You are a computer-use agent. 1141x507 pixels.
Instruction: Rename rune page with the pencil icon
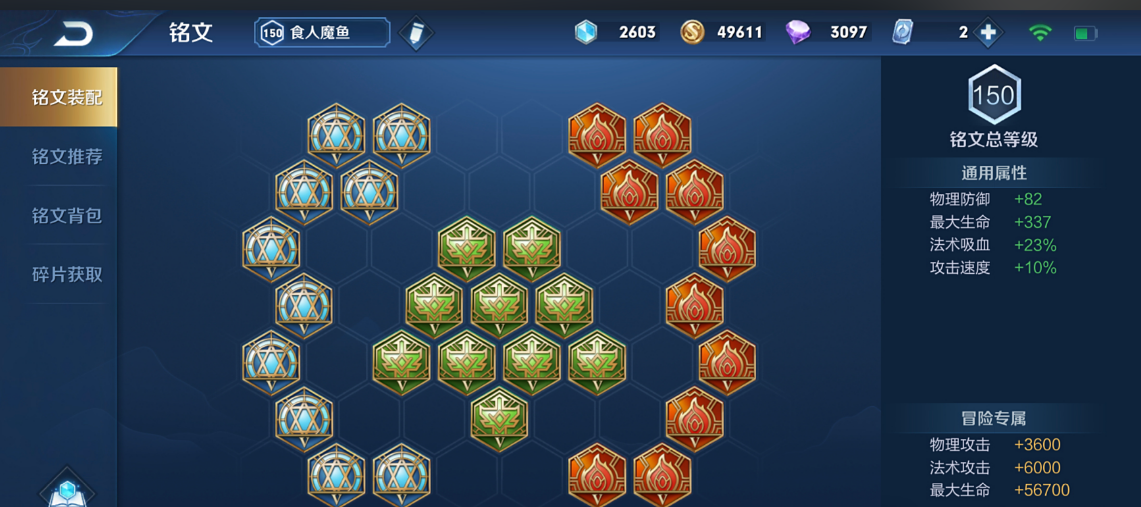[415, 33]
